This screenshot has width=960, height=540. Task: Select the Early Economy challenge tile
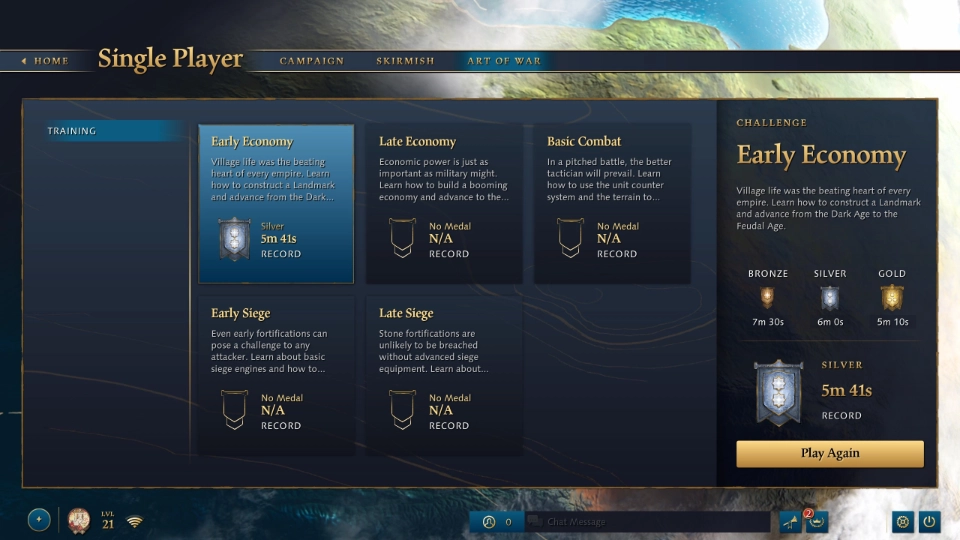pos(276,204)
